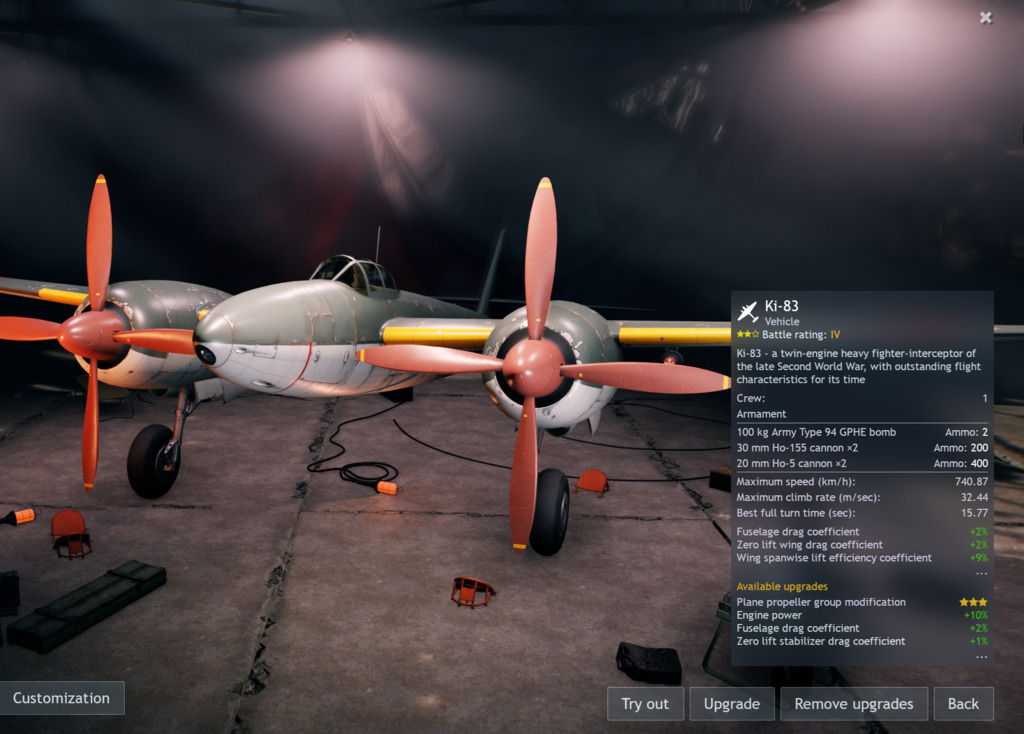Viewport: 1024px width, 734px height.
Task: Open the Customization menu
Action: click(x=61, y=698)
